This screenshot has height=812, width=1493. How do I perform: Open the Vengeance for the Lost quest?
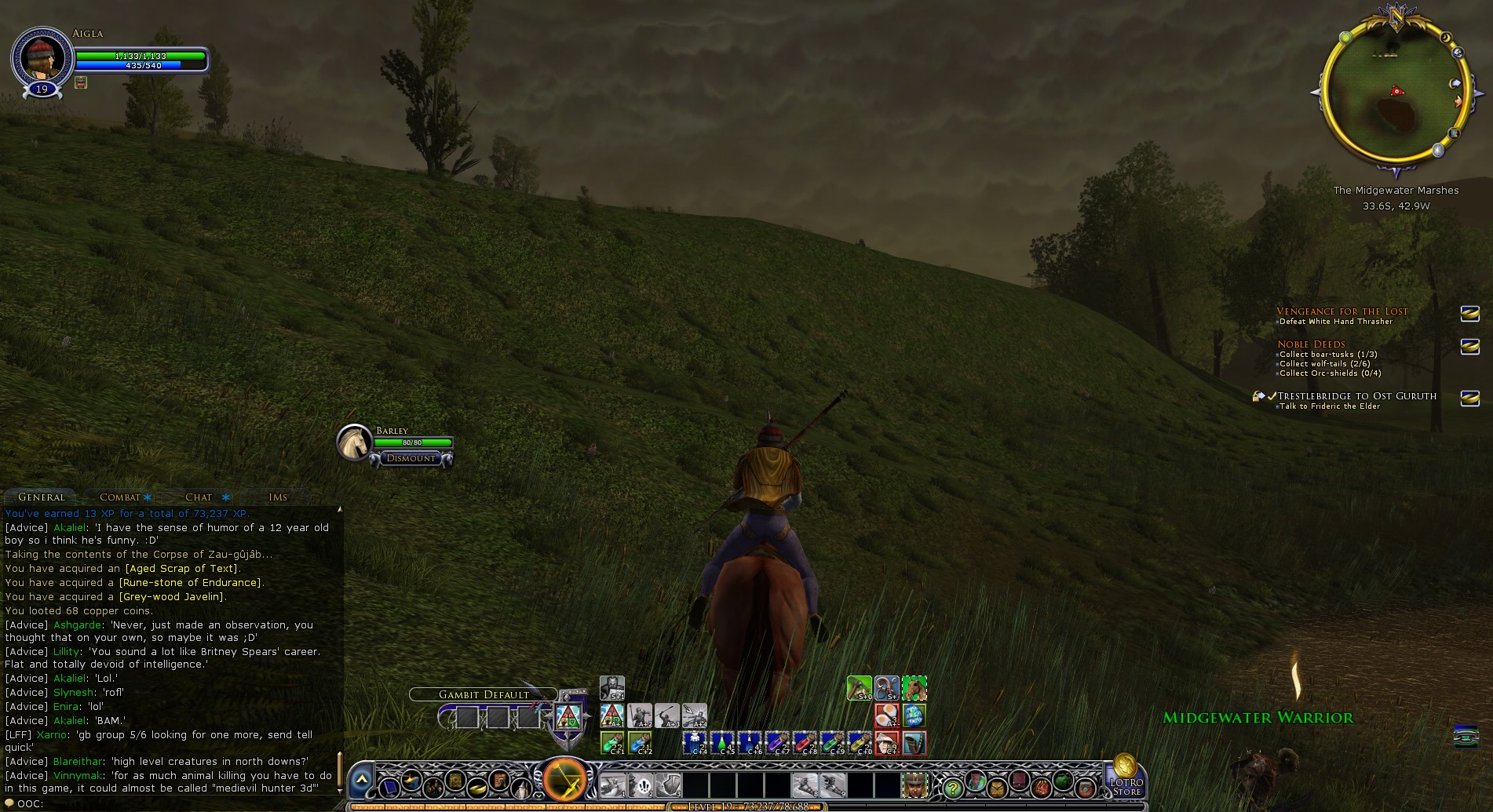pyautogui.click(x=1342, y=311)
